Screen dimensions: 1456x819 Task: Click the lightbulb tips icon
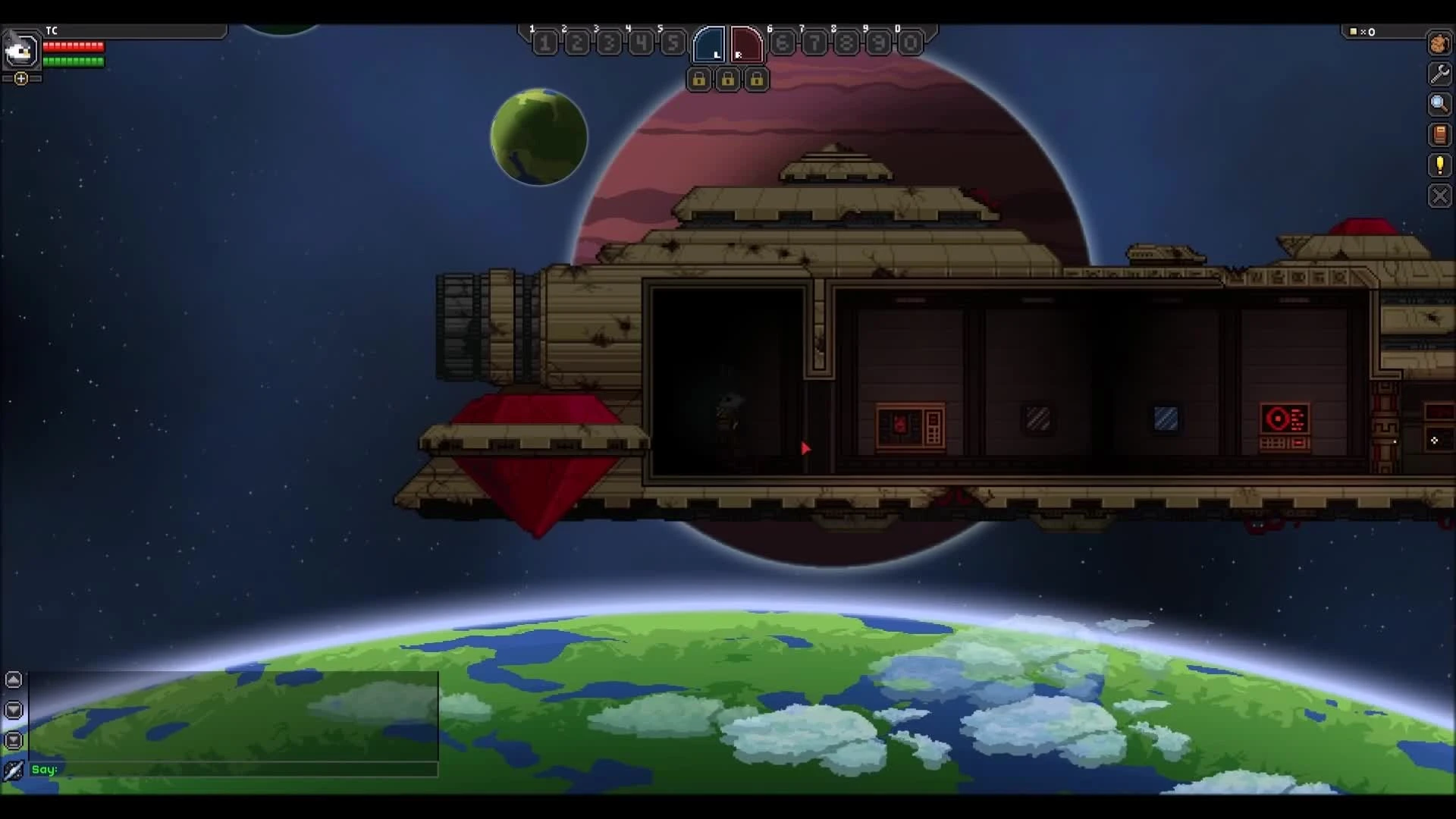(1439, 165)
